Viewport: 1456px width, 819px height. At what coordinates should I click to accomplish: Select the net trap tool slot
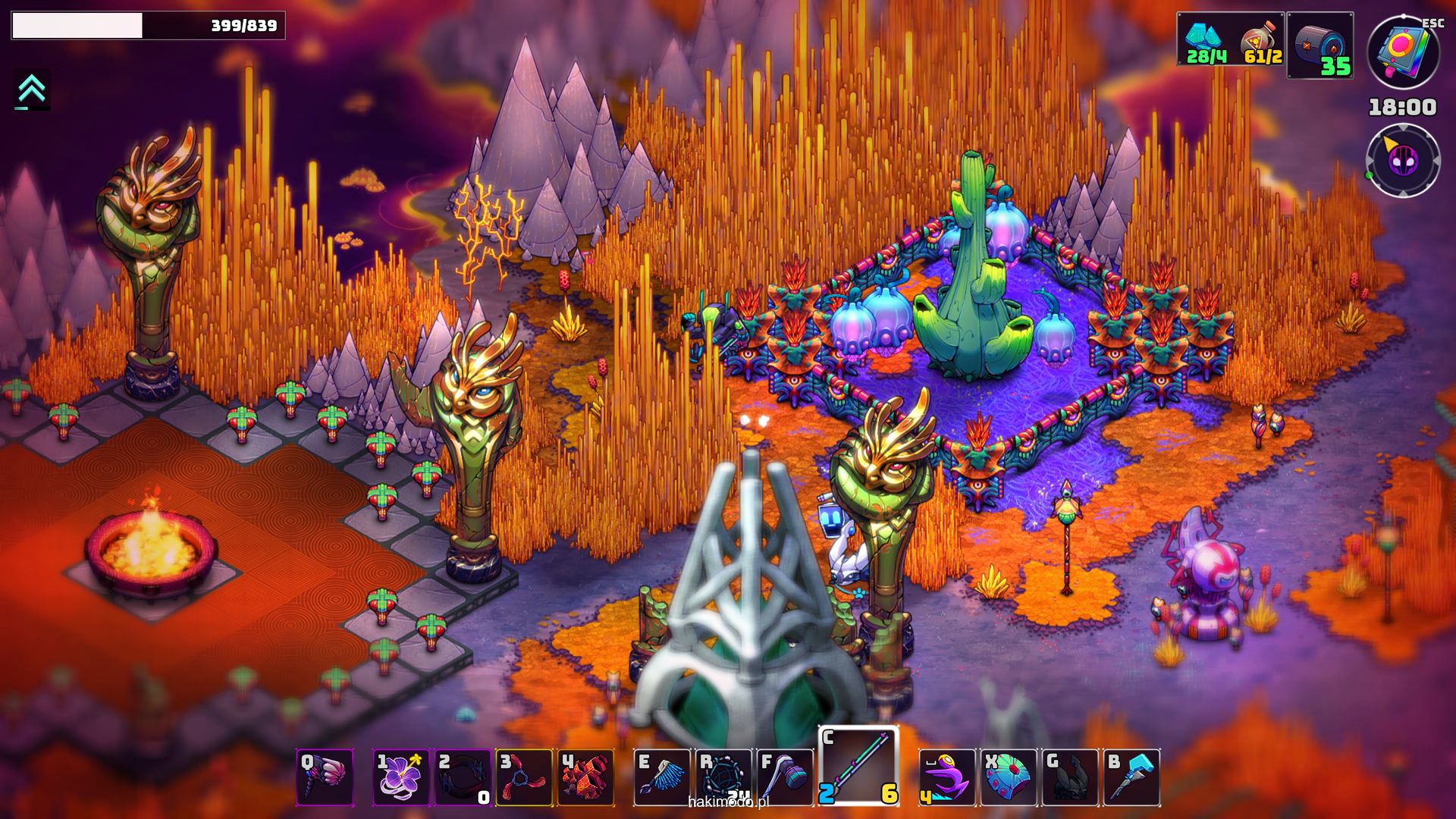[723, 777]
